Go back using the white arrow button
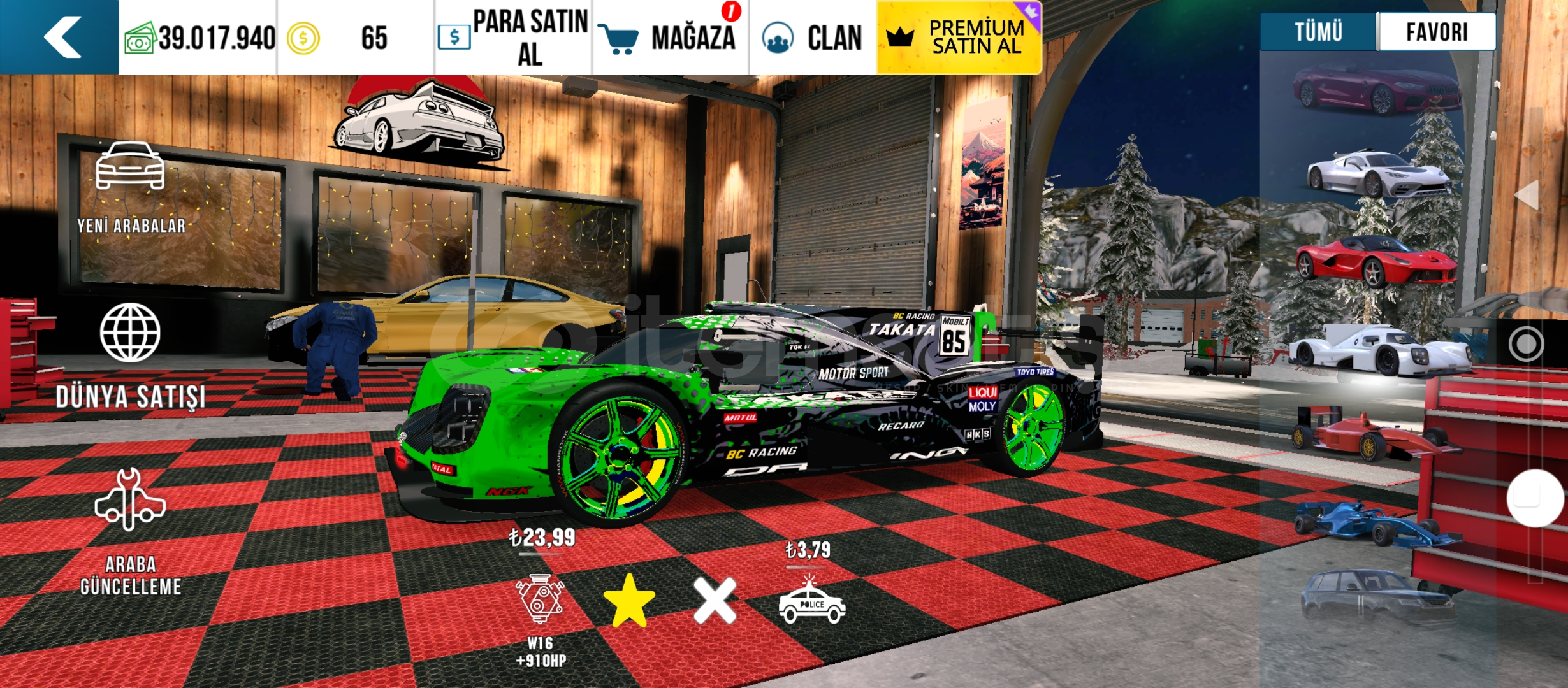 point(61,37)
